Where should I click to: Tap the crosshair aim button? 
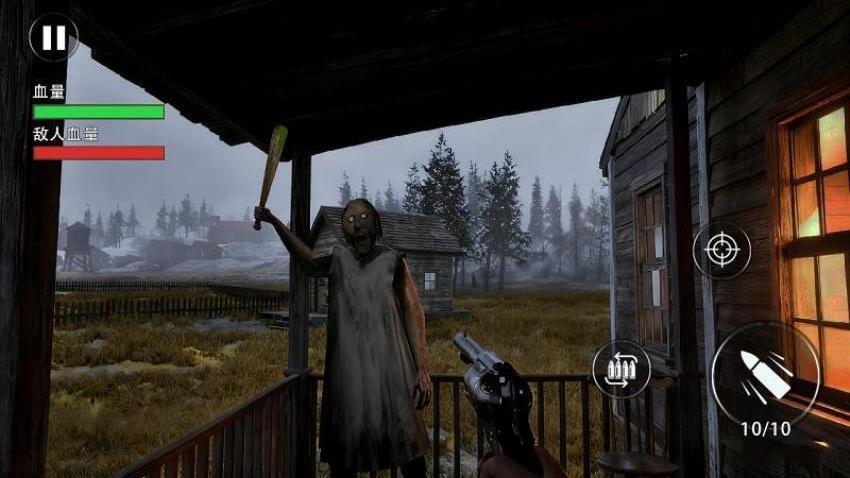(x=721, y=250)
